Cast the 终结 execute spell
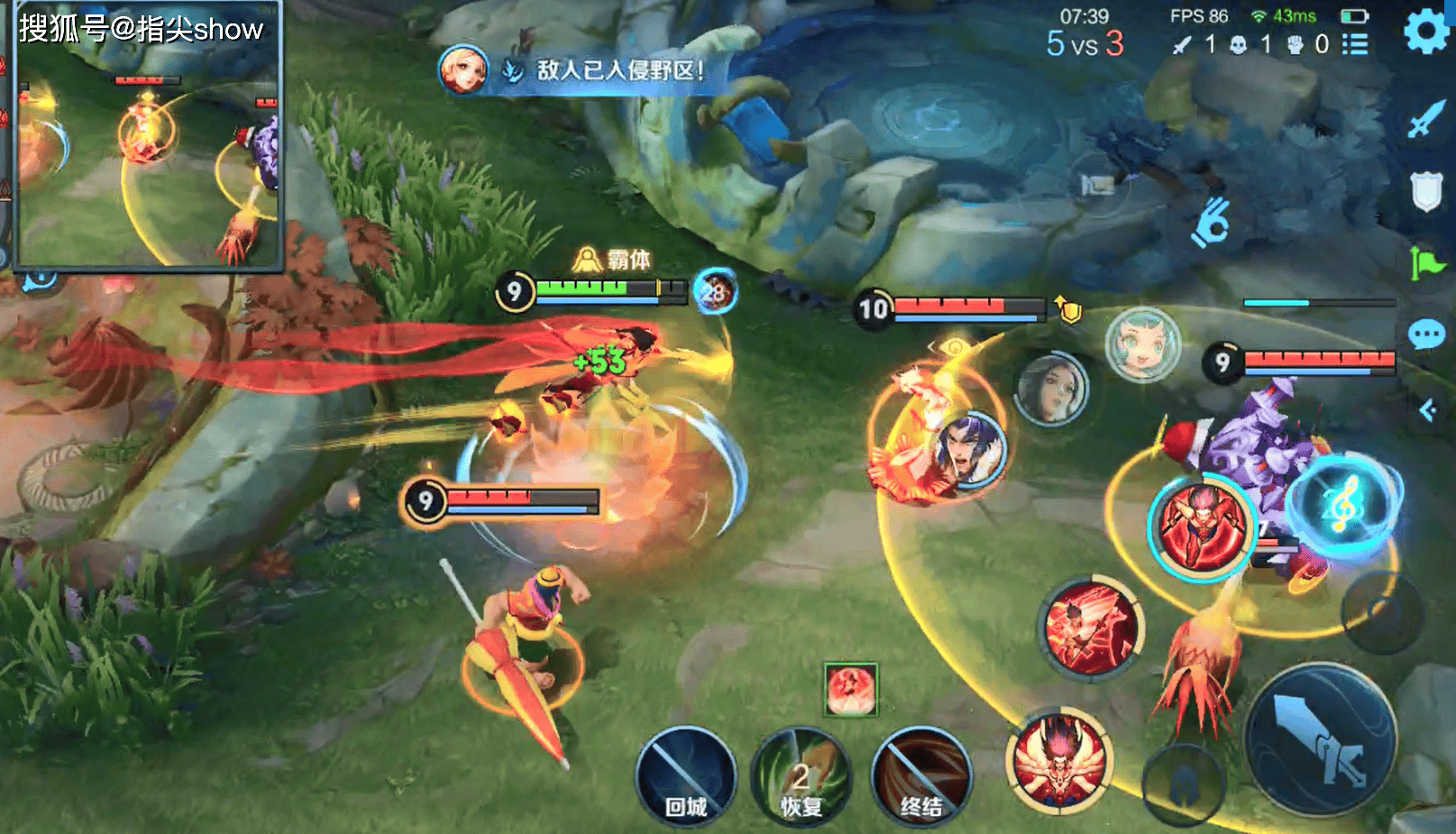This screenshot has width=1456, height=834. [x=920, y=776]
